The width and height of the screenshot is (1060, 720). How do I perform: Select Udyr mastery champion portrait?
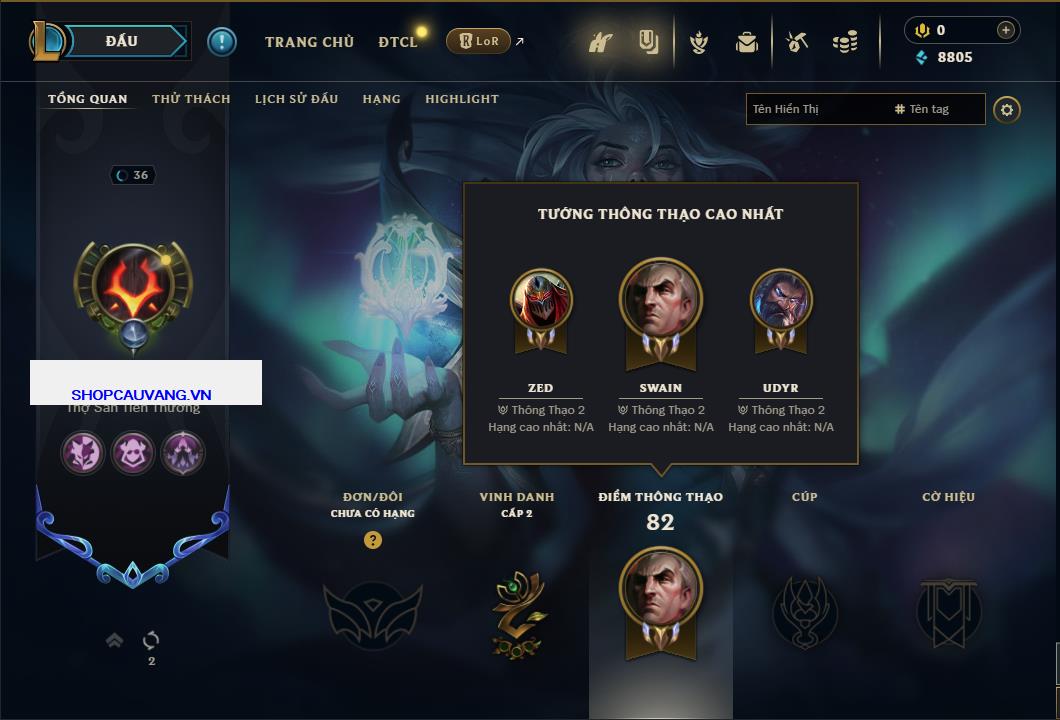(781, 302)
